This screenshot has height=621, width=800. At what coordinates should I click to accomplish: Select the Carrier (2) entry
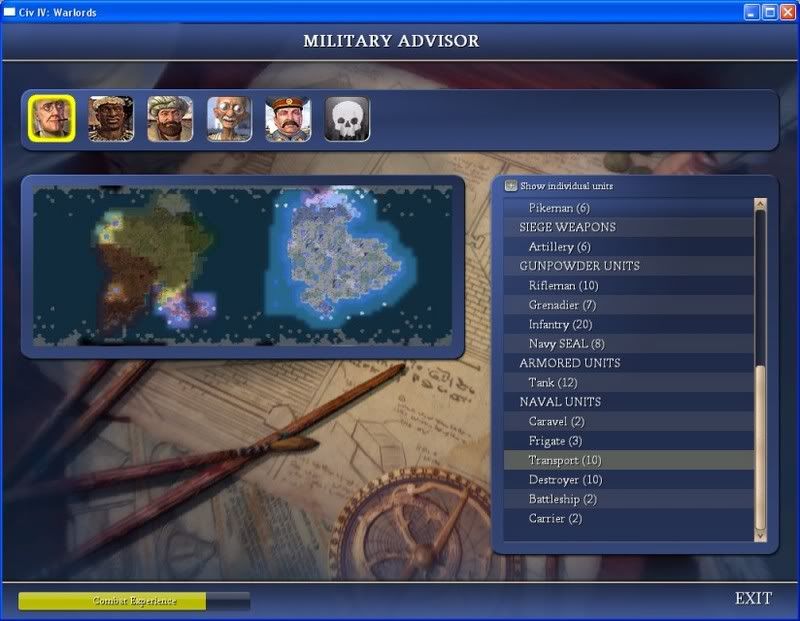pos(555,519)
